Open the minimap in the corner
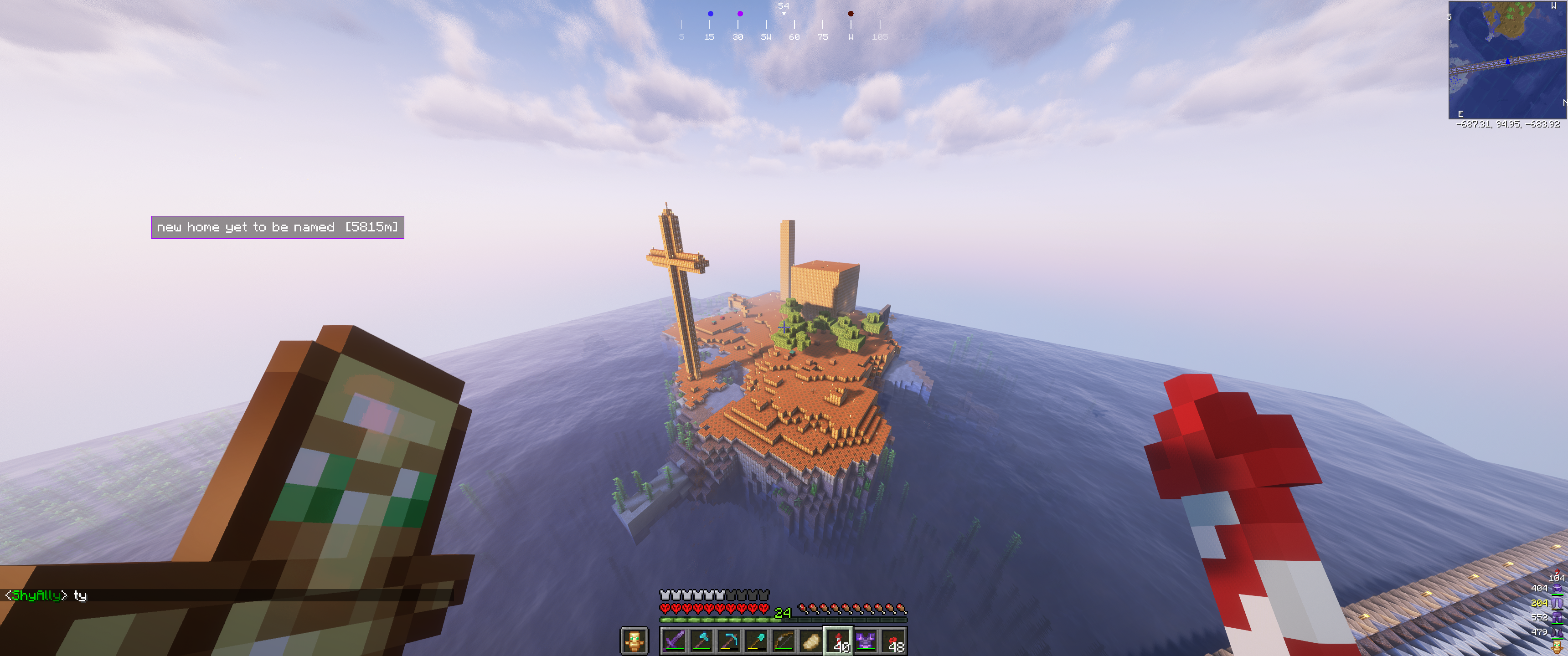 coord(1507,60)
